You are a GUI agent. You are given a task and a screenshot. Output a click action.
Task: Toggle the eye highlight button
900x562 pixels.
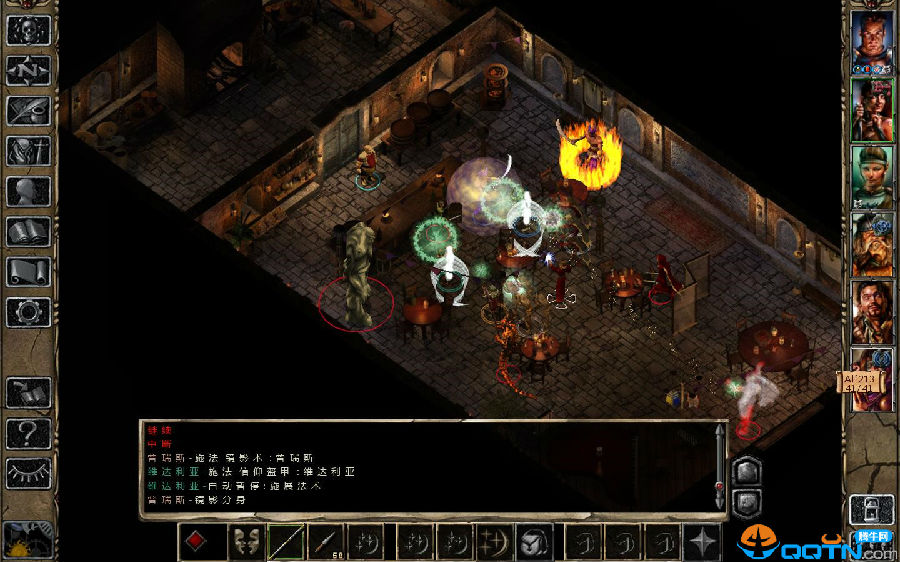click(x=28, y=473)
